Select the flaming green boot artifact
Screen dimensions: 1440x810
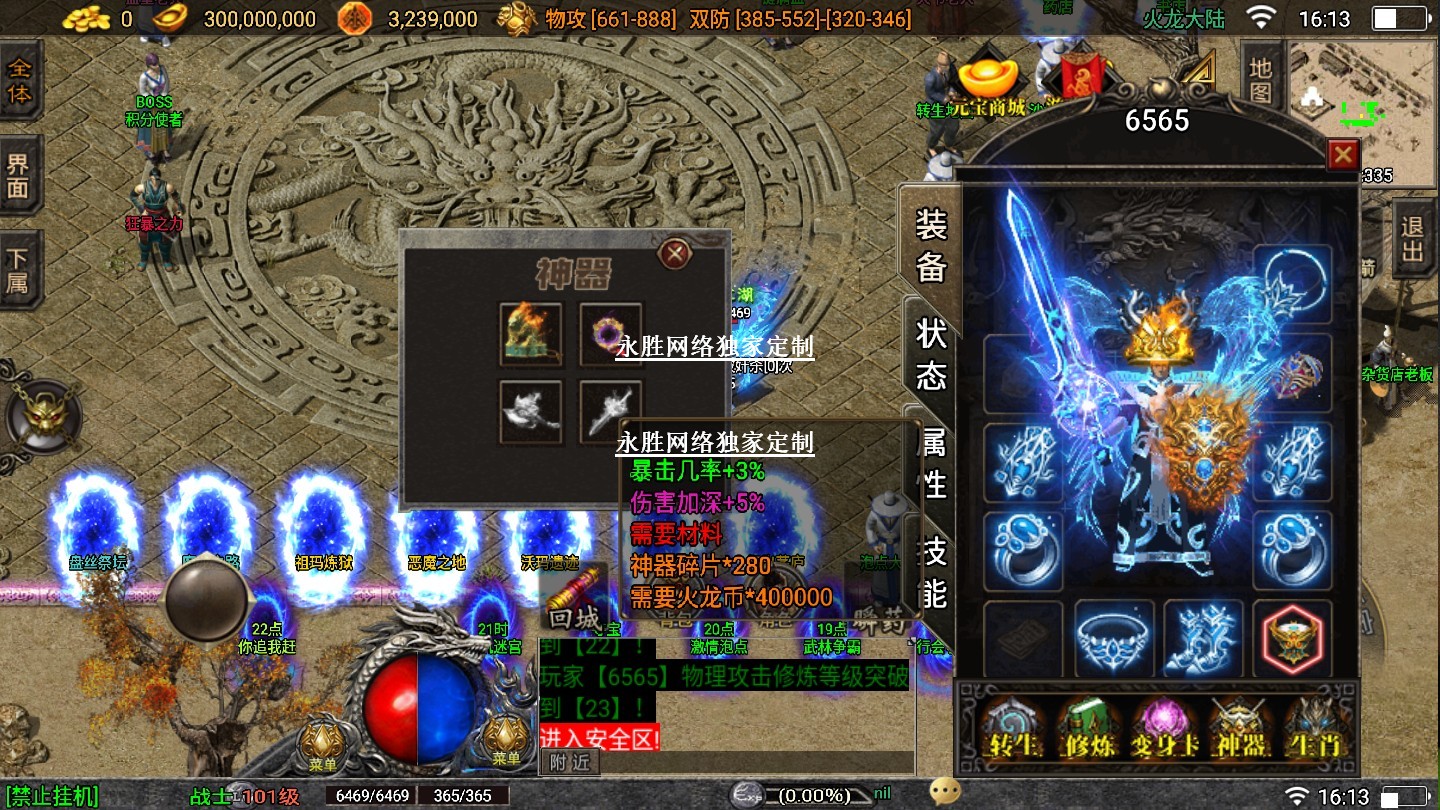(x=531, y=334)
